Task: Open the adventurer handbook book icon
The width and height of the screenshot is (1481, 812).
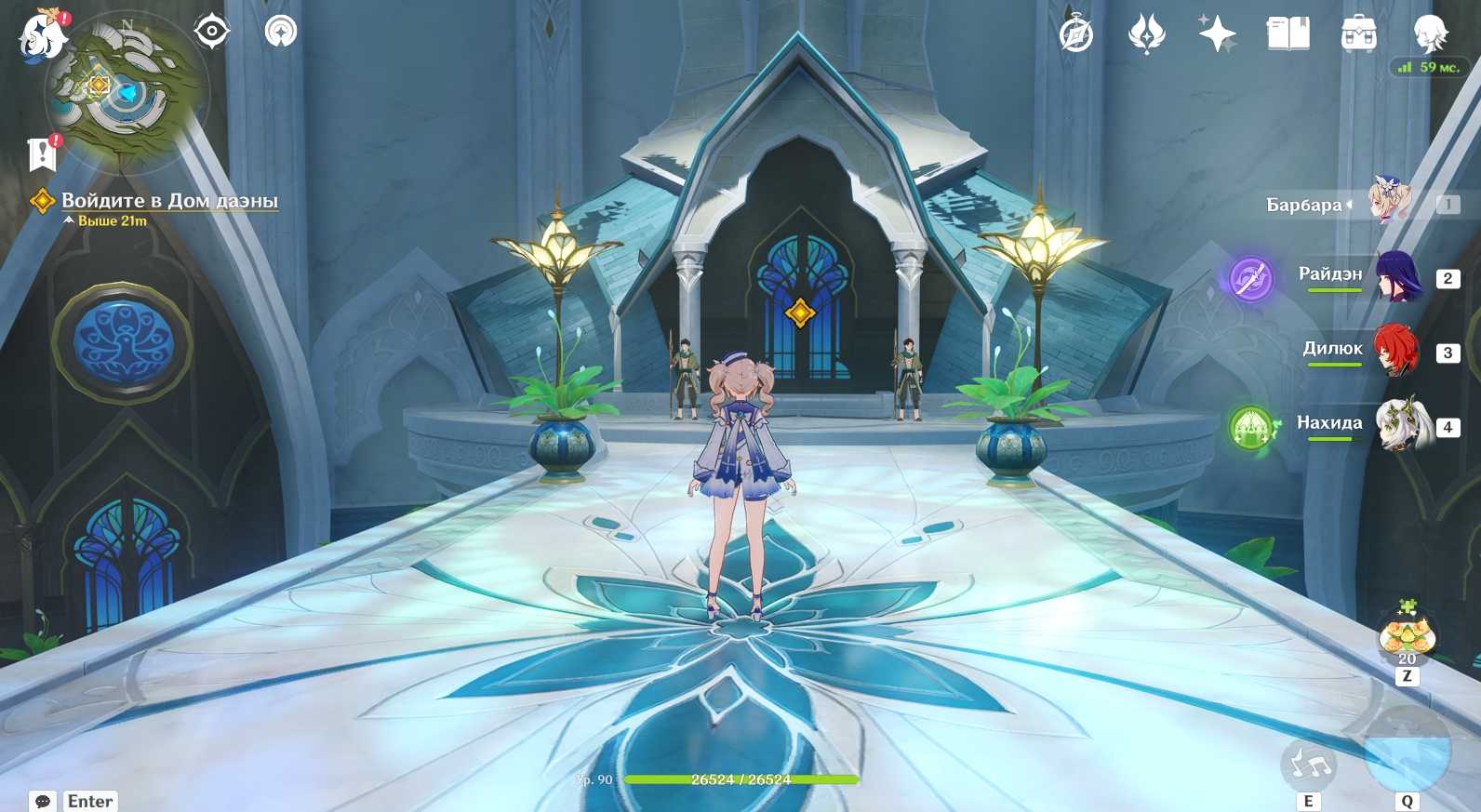Action: point(1288,35)
